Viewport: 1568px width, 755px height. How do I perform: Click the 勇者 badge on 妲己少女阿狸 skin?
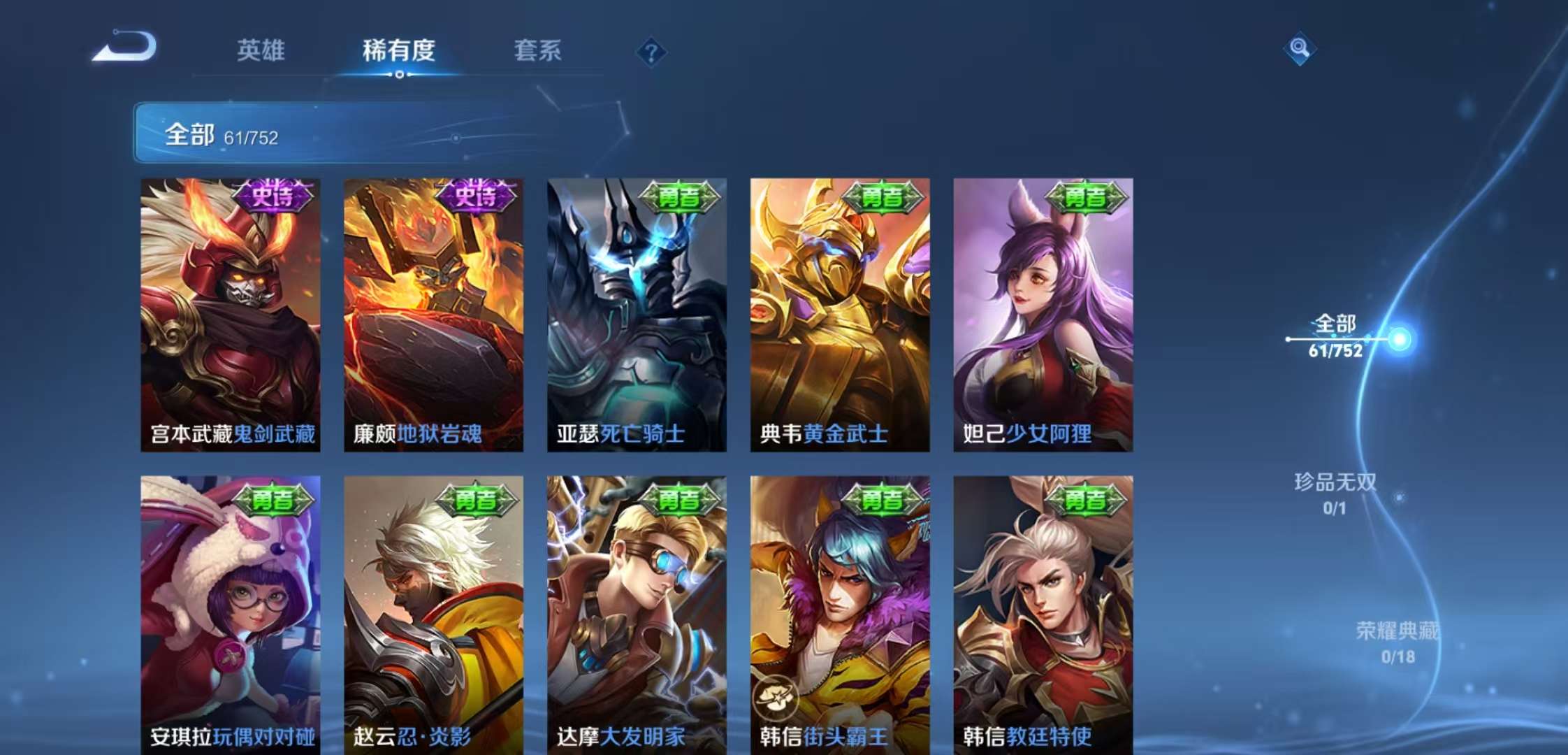[1087, 199]
